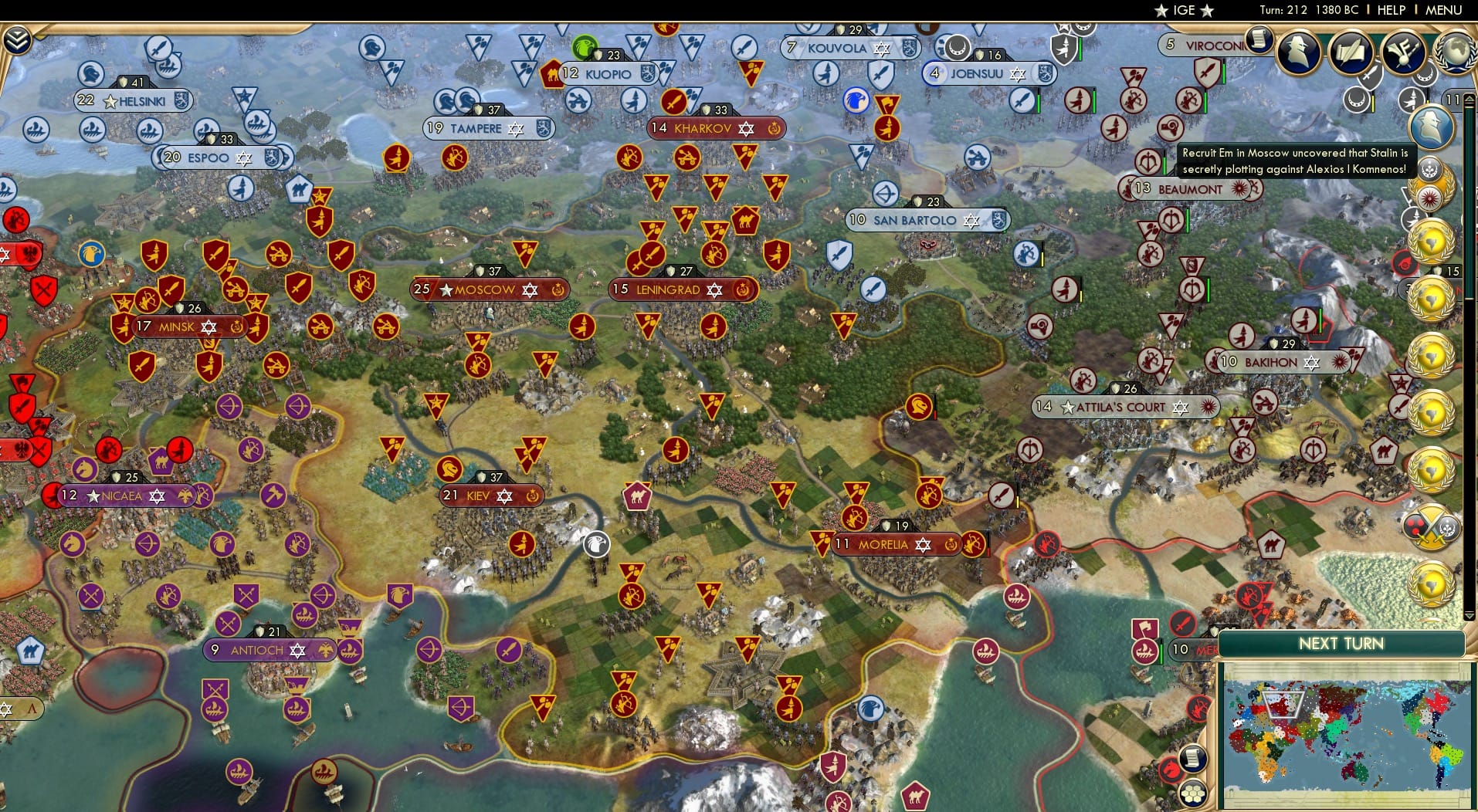The image size is (1478, 812).
Task: Click the up arrow above the notification scrollbar
Action: (1470, 99)
